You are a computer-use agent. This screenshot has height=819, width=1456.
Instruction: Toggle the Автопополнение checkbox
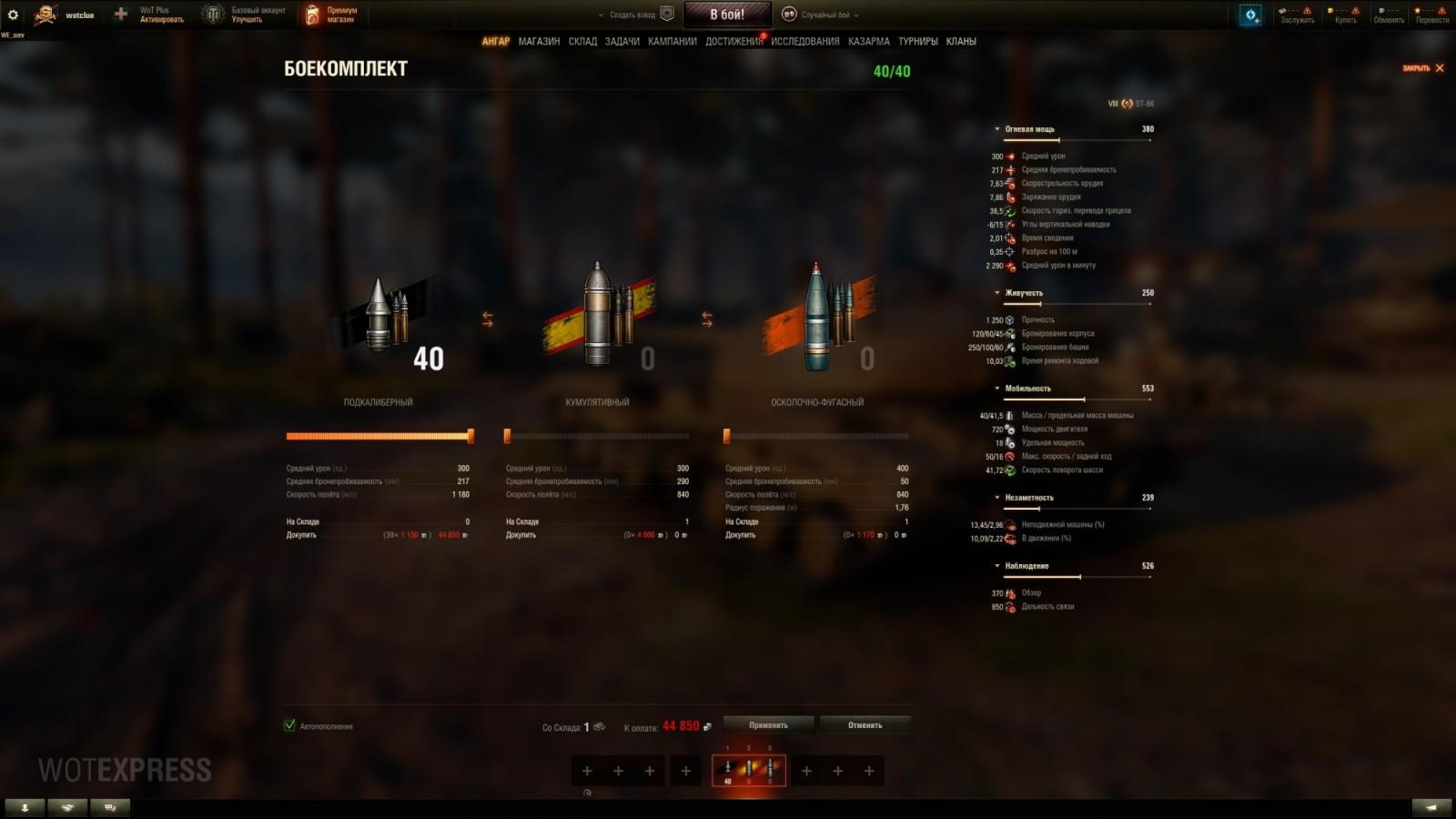pyautogui.click(x=289, y=726)
